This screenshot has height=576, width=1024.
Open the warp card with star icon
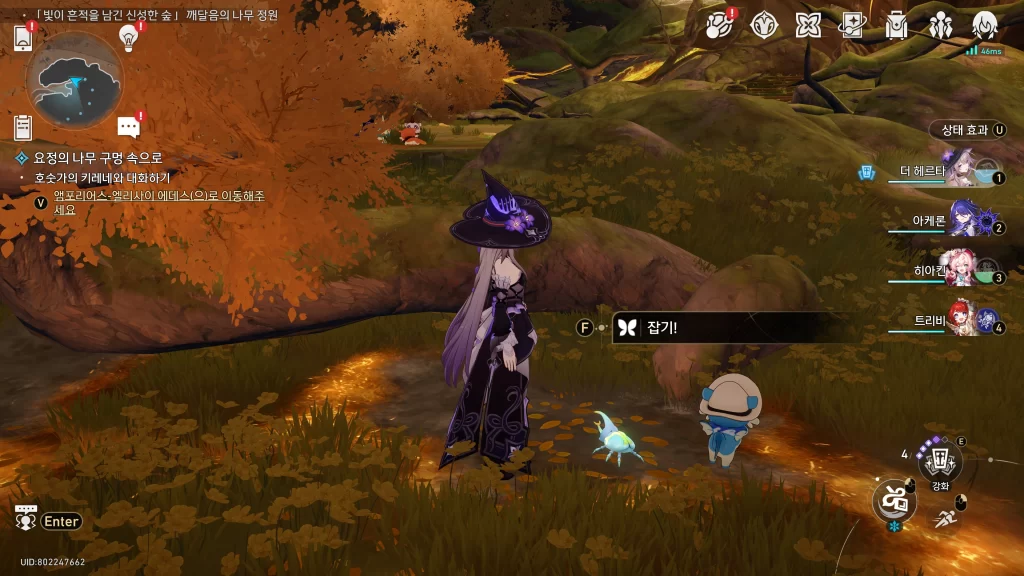(x=852, y=25)
